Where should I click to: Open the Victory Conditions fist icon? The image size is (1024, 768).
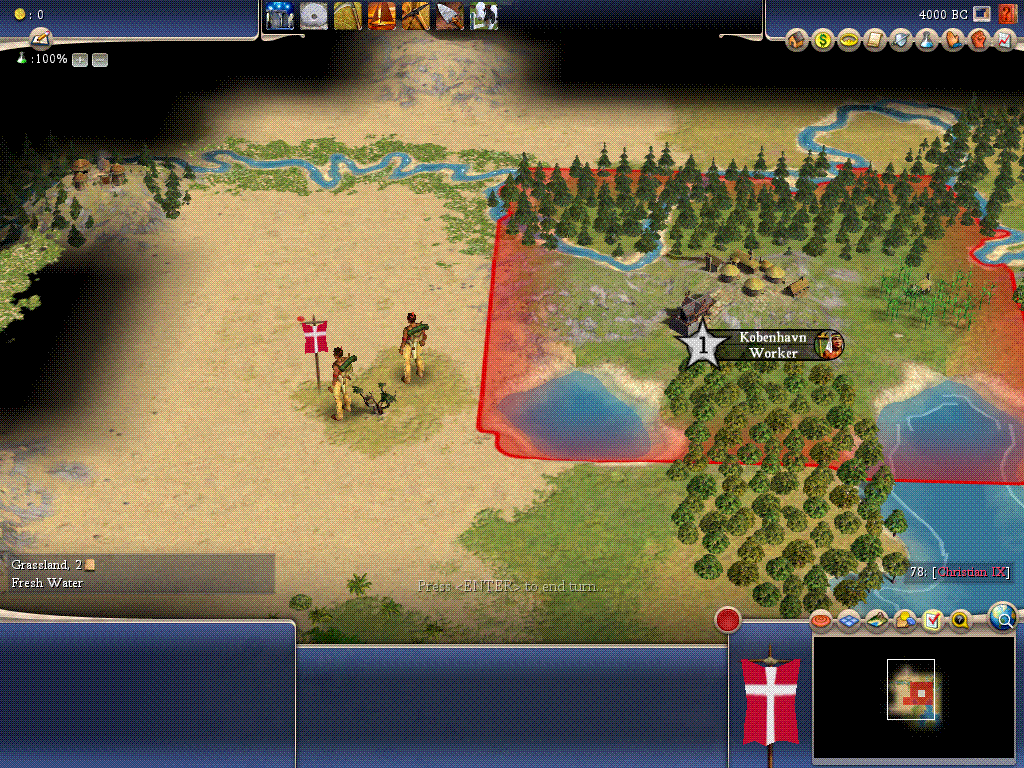(979, 41)
